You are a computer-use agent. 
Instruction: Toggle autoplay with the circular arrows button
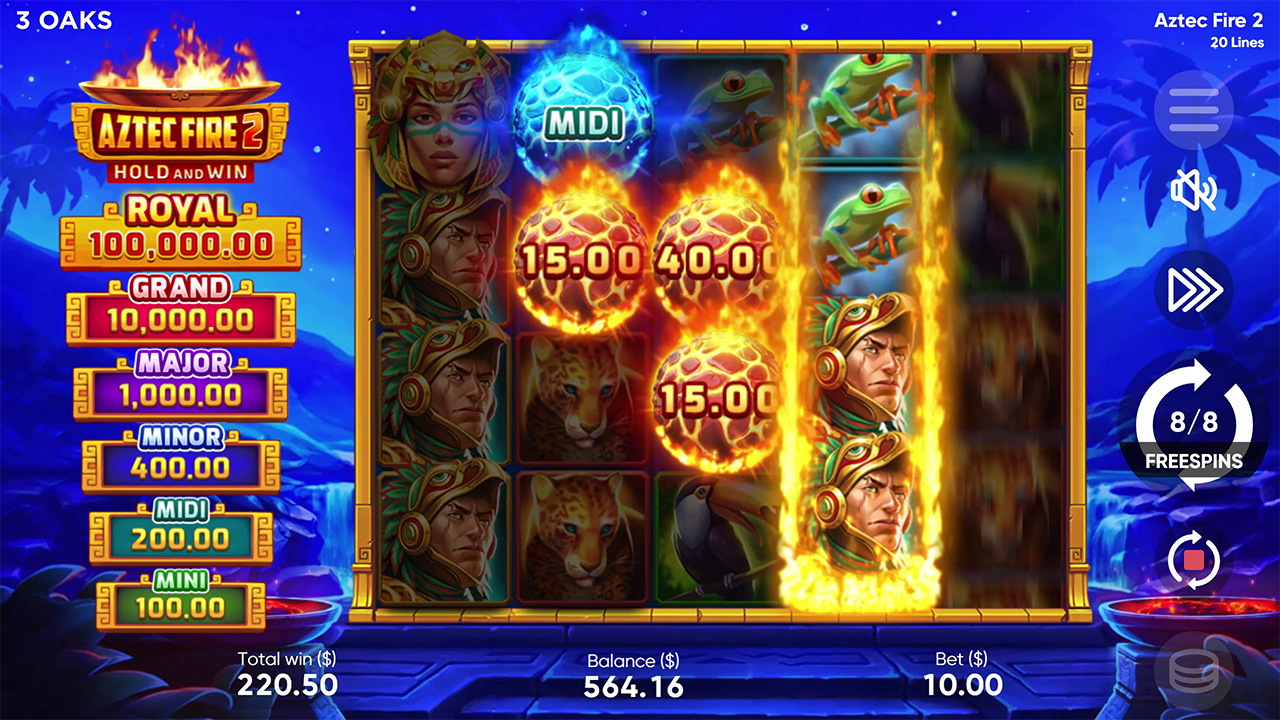pos(1193,561)
